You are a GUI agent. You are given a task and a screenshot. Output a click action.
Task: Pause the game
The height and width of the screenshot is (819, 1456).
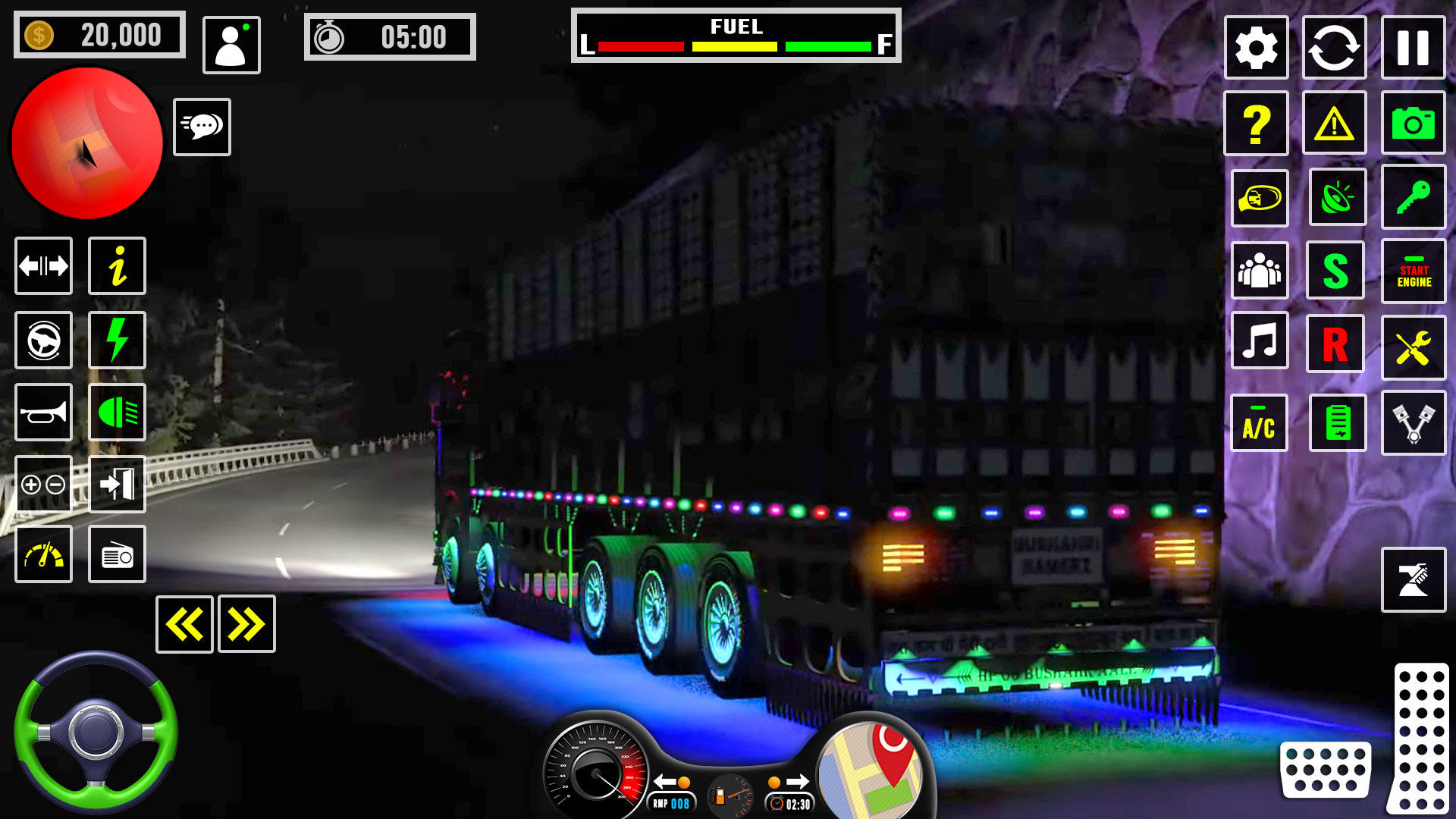[1413, 48]
